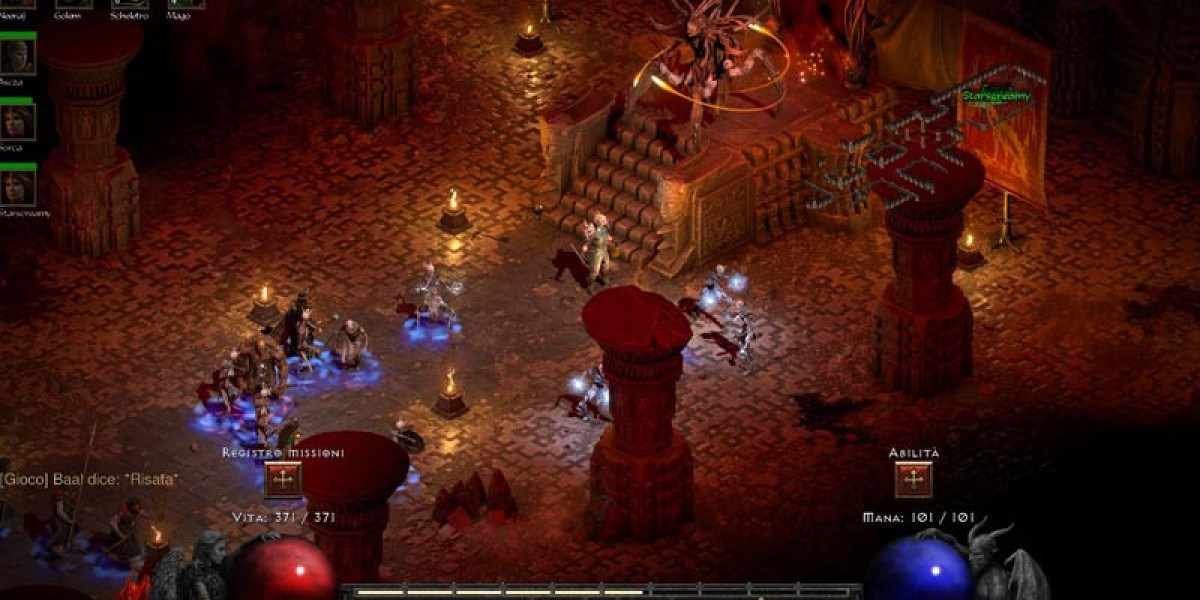Viewport: 1200px width, 600px height.
Task: Open the Registro missioni quest log button
Action: [283, 479]
